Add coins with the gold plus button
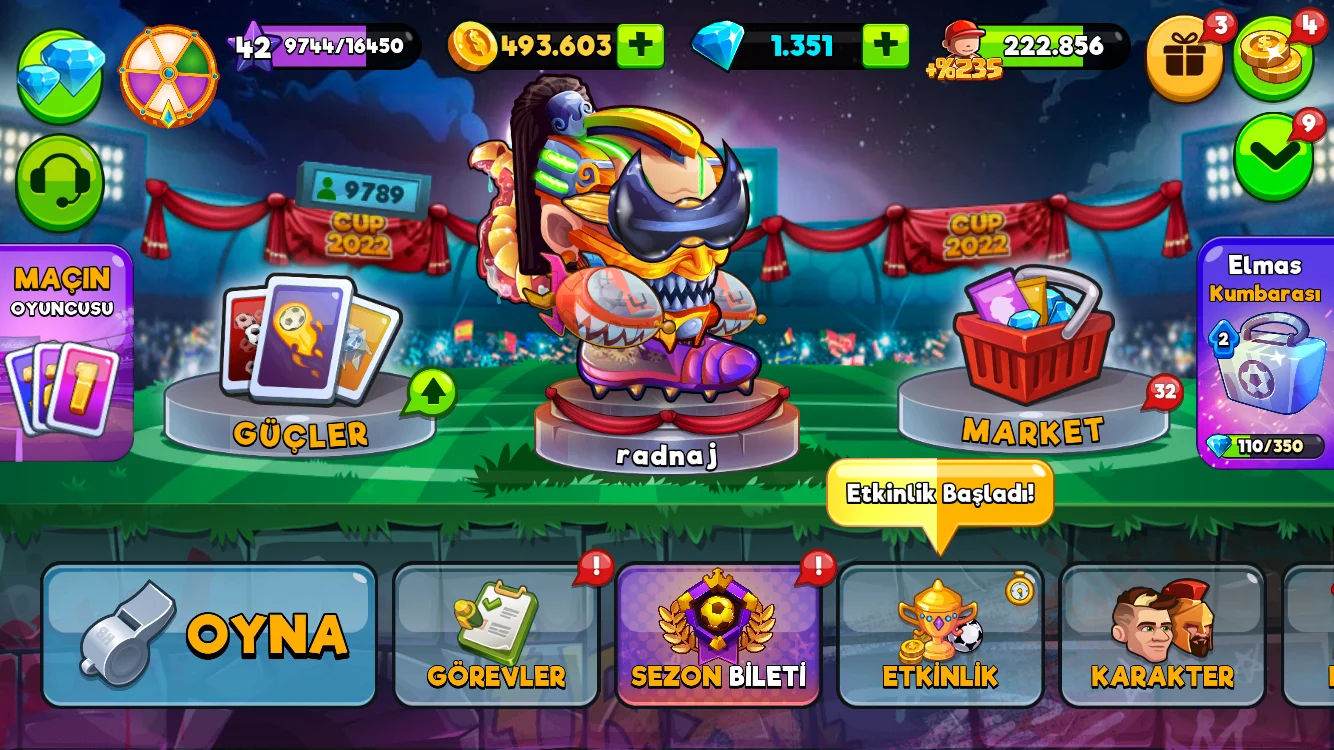 (640, 46)
